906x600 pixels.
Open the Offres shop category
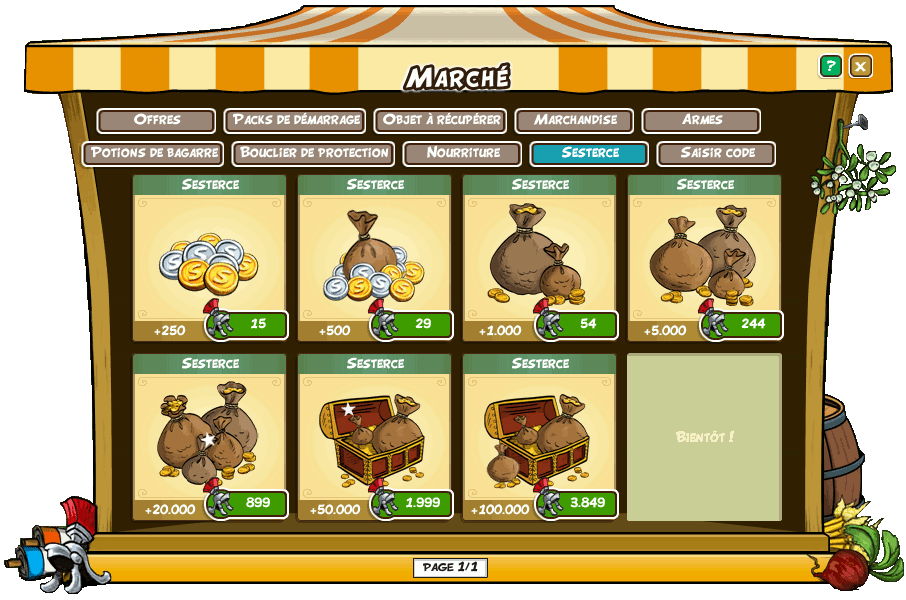pos(156,120)
